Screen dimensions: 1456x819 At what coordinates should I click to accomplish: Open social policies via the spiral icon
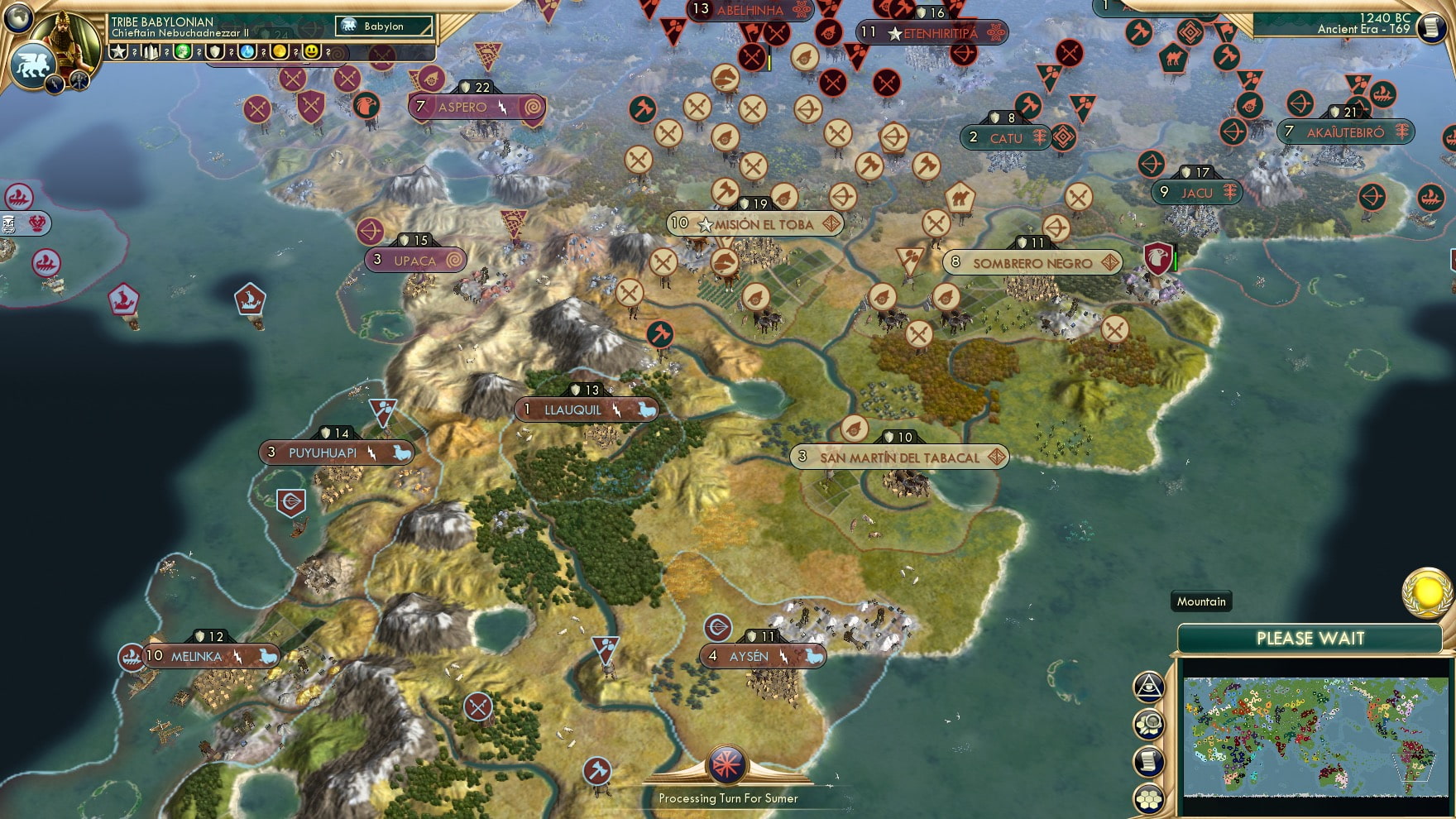[x=338, y=53]
